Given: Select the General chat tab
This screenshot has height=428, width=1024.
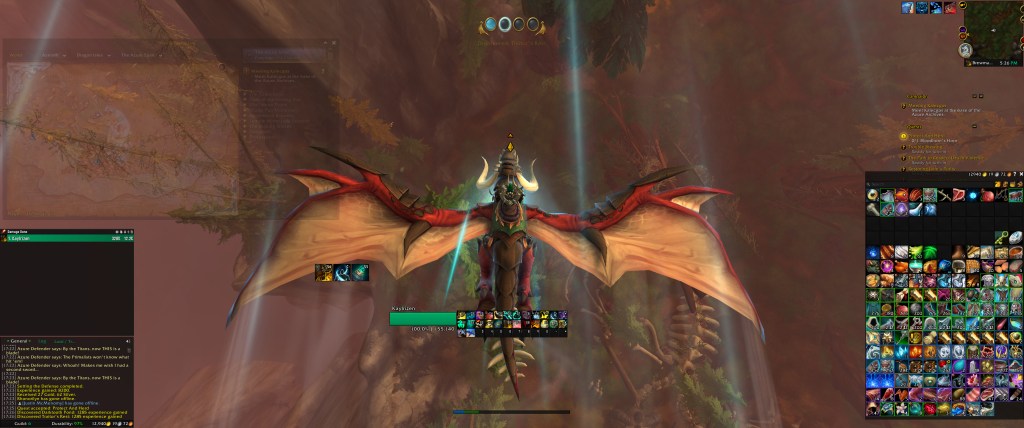Looking at the screenshot, I should (x=18, y=341).
